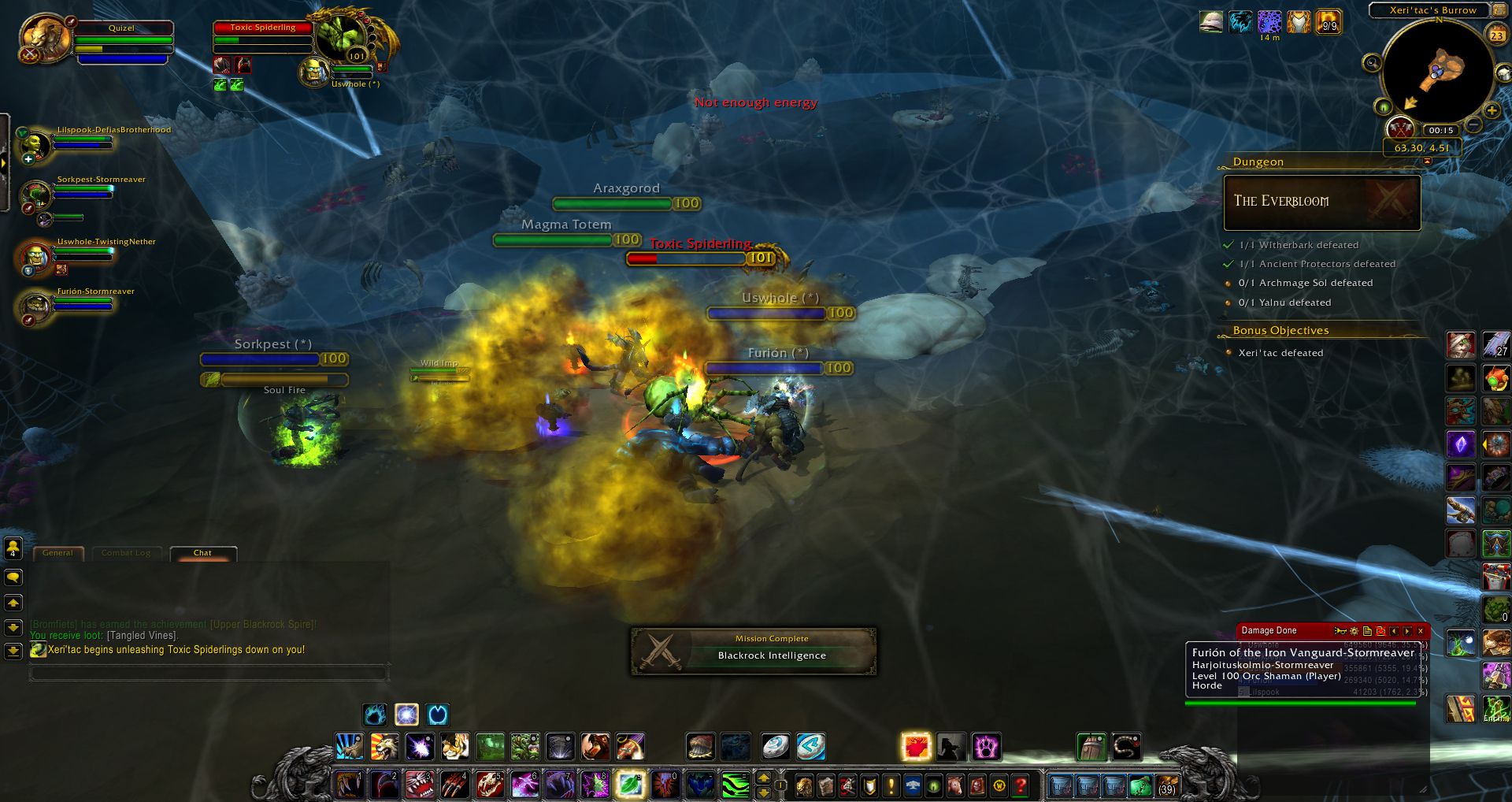1512x802 pixels.
Task: Open the Damage Done meter settings gear
Action: (1354, 631)
